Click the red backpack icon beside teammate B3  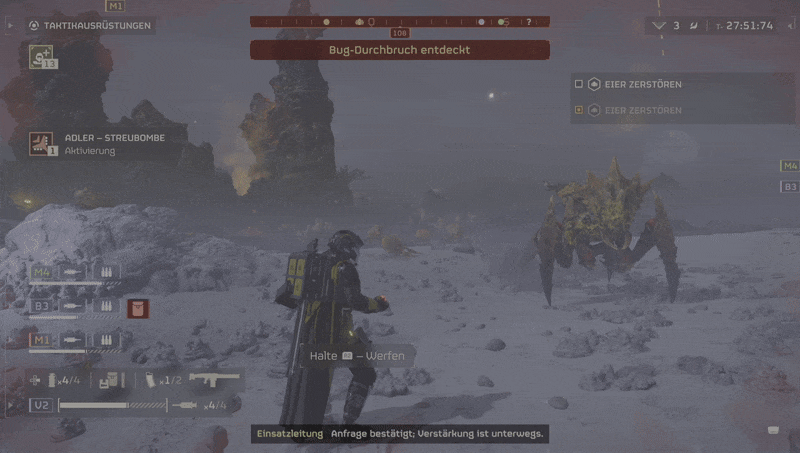coord(138,307)
